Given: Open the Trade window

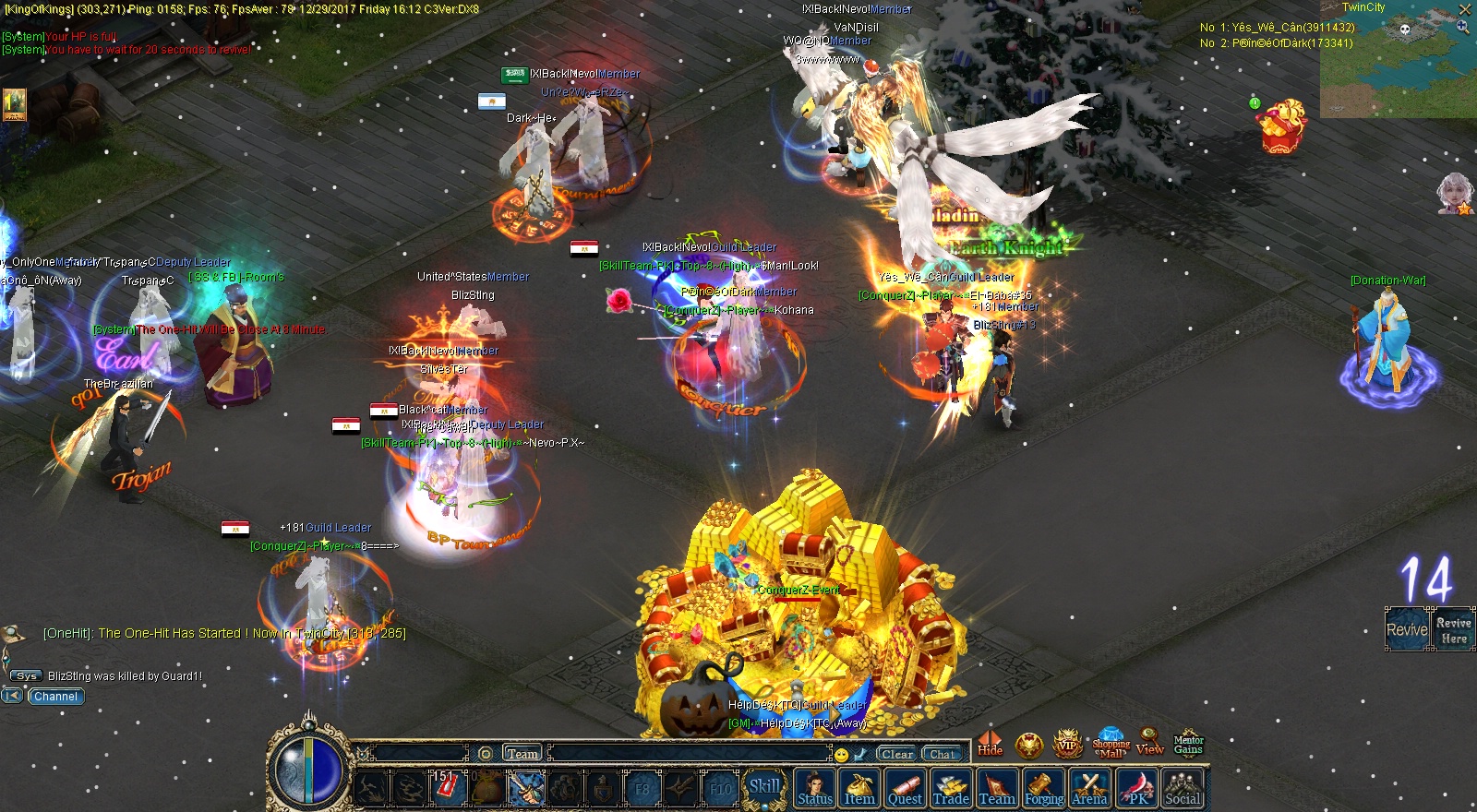Looking at the screenshot, I should (951, 789).
